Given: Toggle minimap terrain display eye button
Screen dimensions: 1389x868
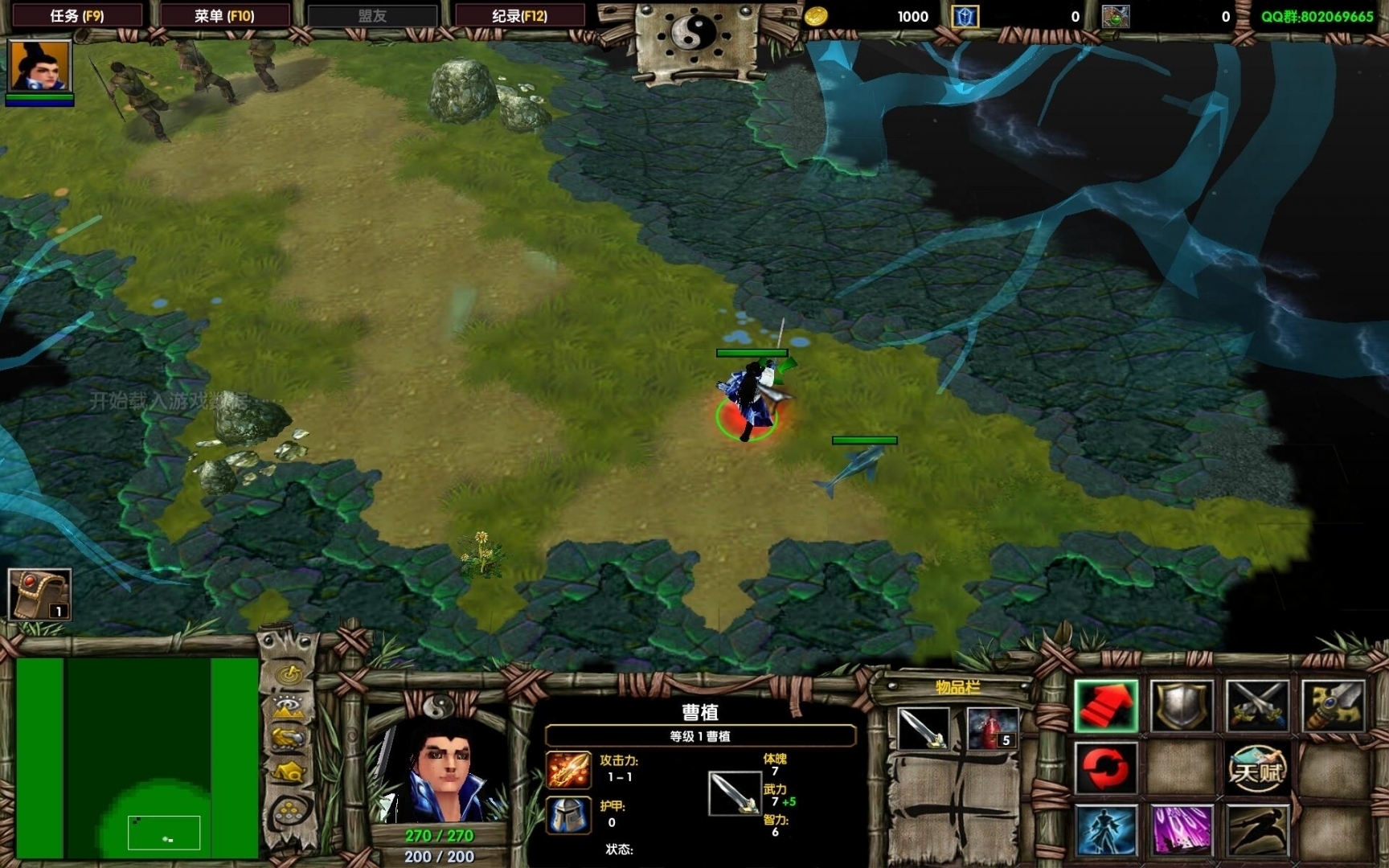Looking at the screenshot, I should 289,706.
